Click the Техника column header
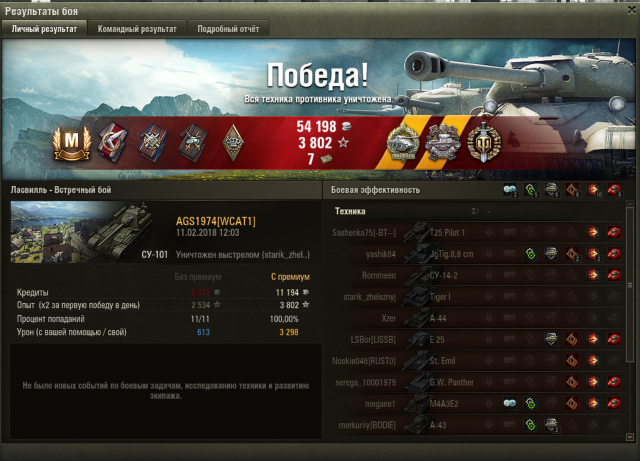The height and width of the screenshot is (461, 640). pyautogui.click(x=350, y=212)
